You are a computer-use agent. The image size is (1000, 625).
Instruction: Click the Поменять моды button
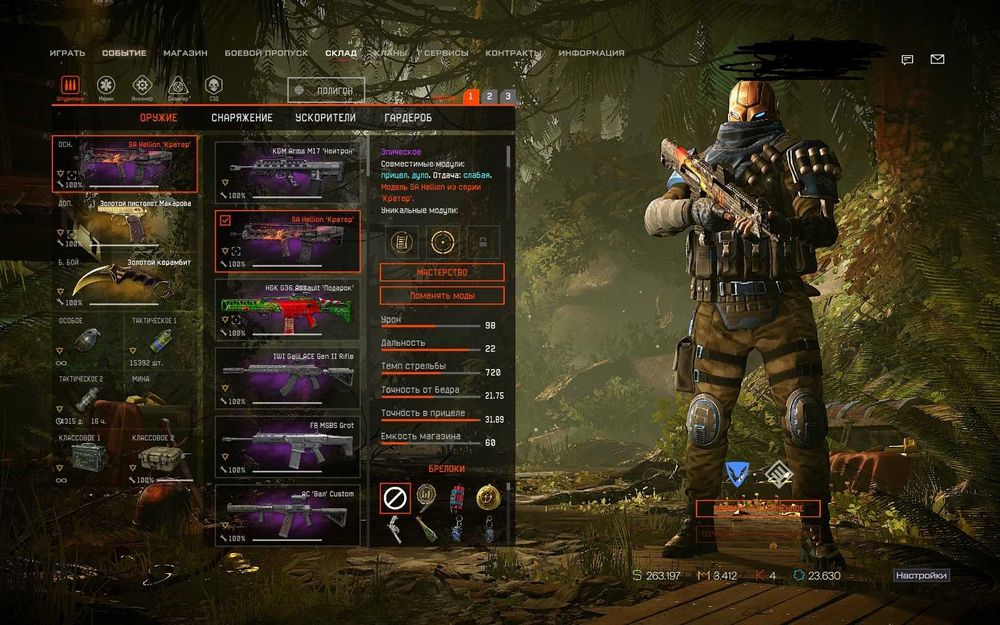[442, 296]
